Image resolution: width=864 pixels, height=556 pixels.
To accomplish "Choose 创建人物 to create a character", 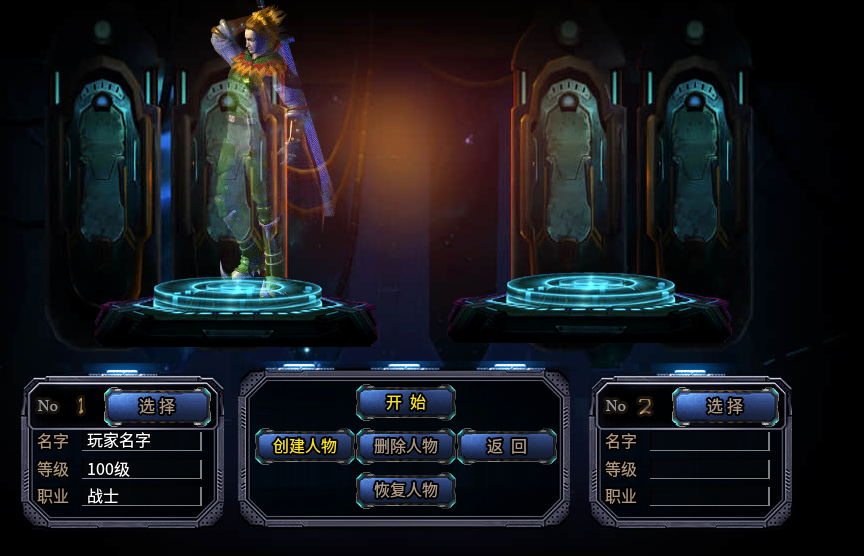I will click(305, 446).
